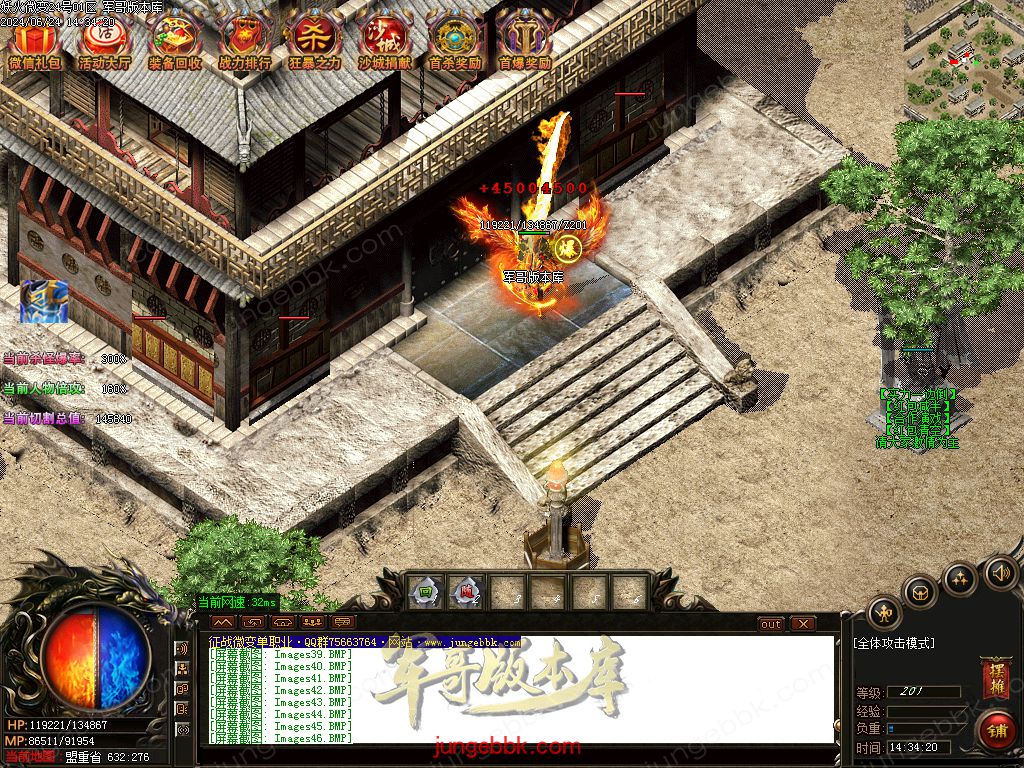Screen dimensions: 1024x768
Task: Open the bag chest icon
Action: pyautogui.click(x=921, y=591)
